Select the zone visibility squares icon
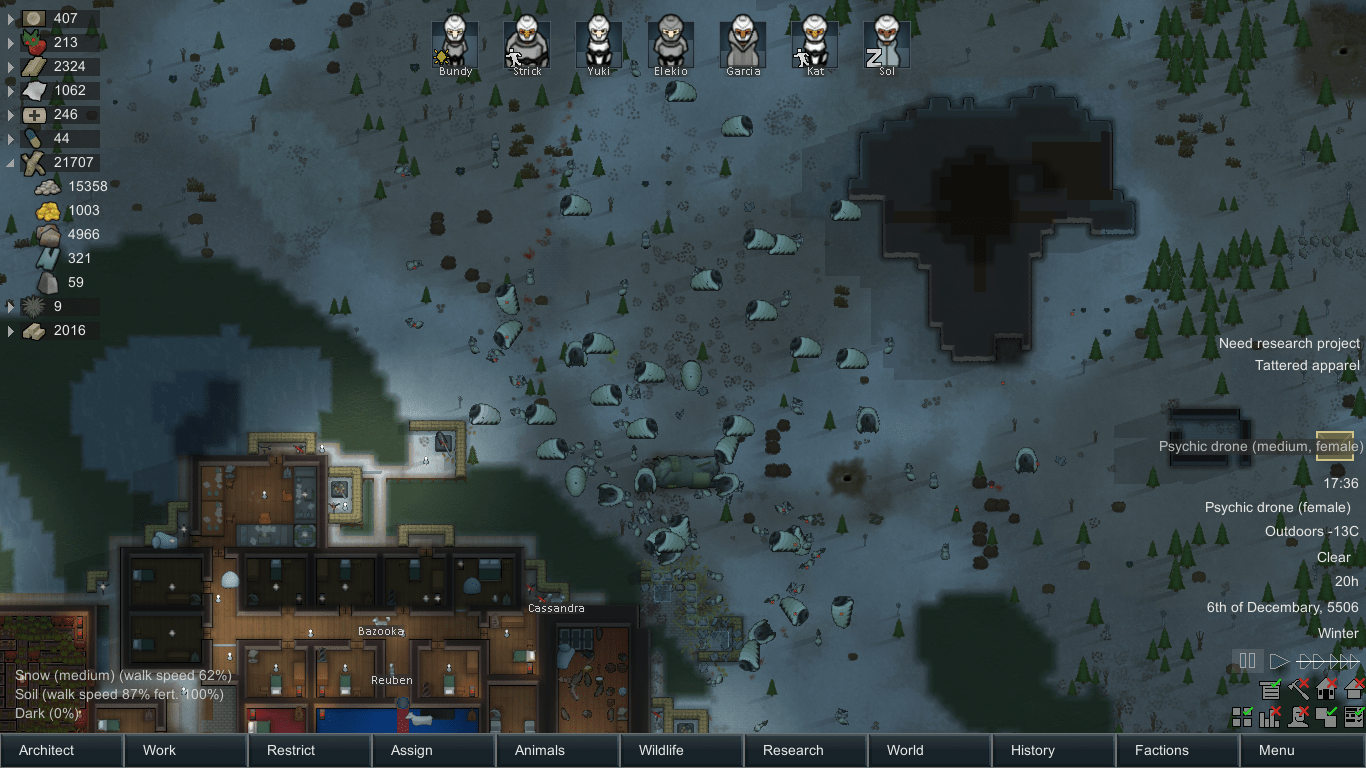This screenshot has width=1366, height=768. coord(1242,717)
